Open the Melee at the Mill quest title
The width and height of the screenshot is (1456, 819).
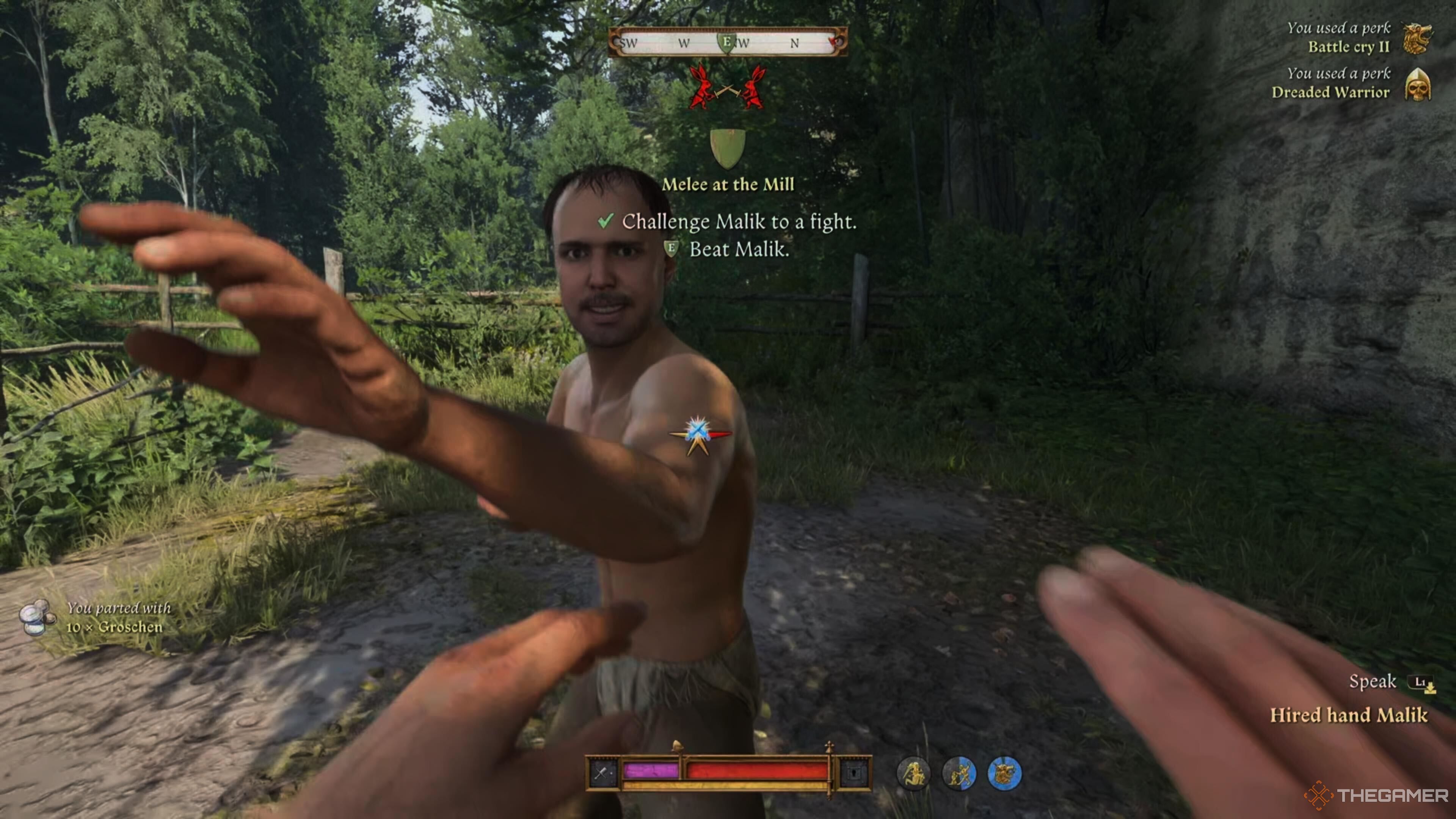tap(728, 184)
